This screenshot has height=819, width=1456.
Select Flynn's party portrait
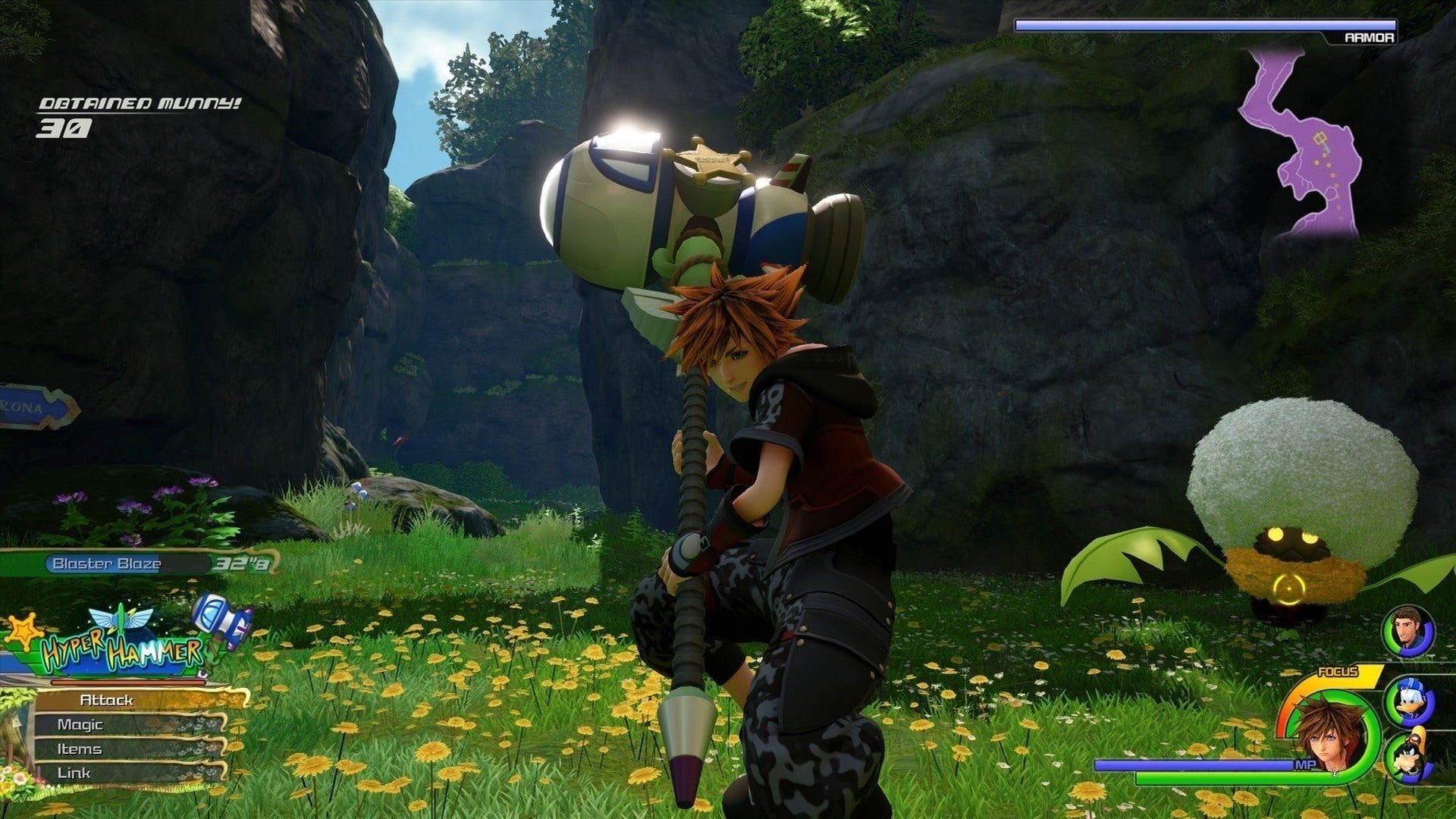click(1409, 631)
